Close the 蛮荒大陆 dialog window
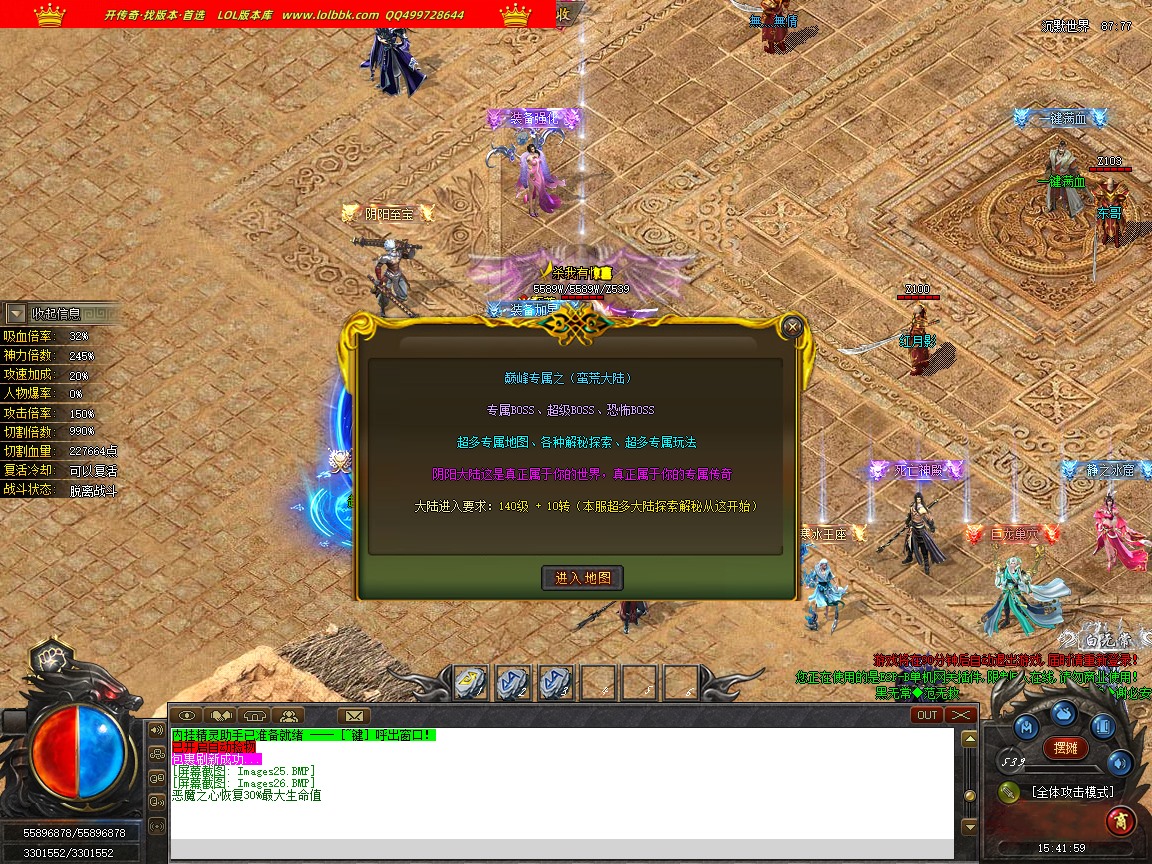The width and height of the screenshot is (1152, 864). click(x=792, y=326)
